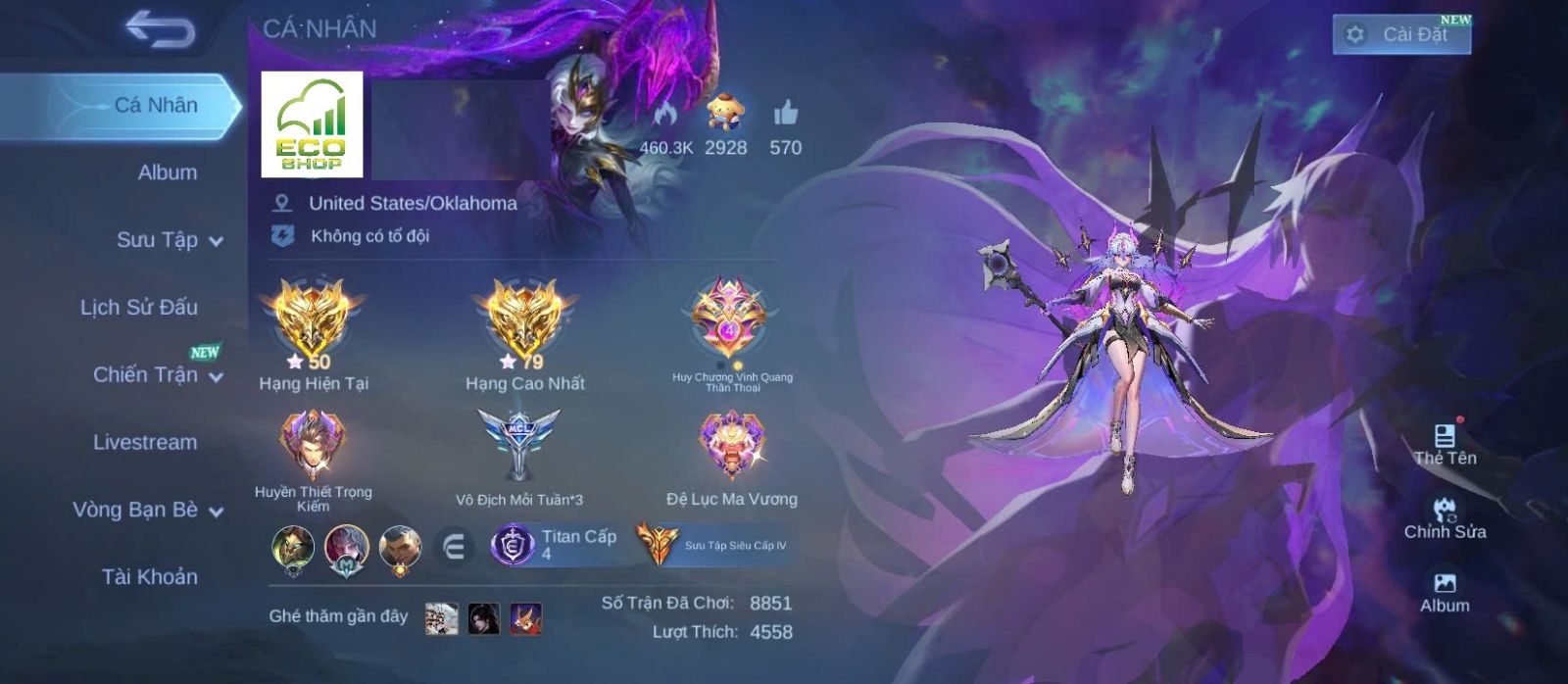This screenshot has width=1568, height=684.
Task: Open the Hạng Cao Nhất rank badge
Action: pos(524,319)
